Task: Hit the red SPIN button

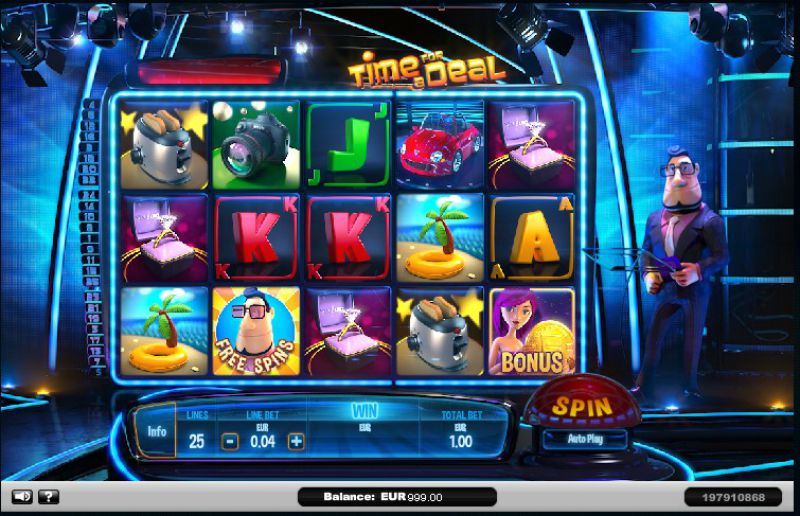Action: (582, 407)
